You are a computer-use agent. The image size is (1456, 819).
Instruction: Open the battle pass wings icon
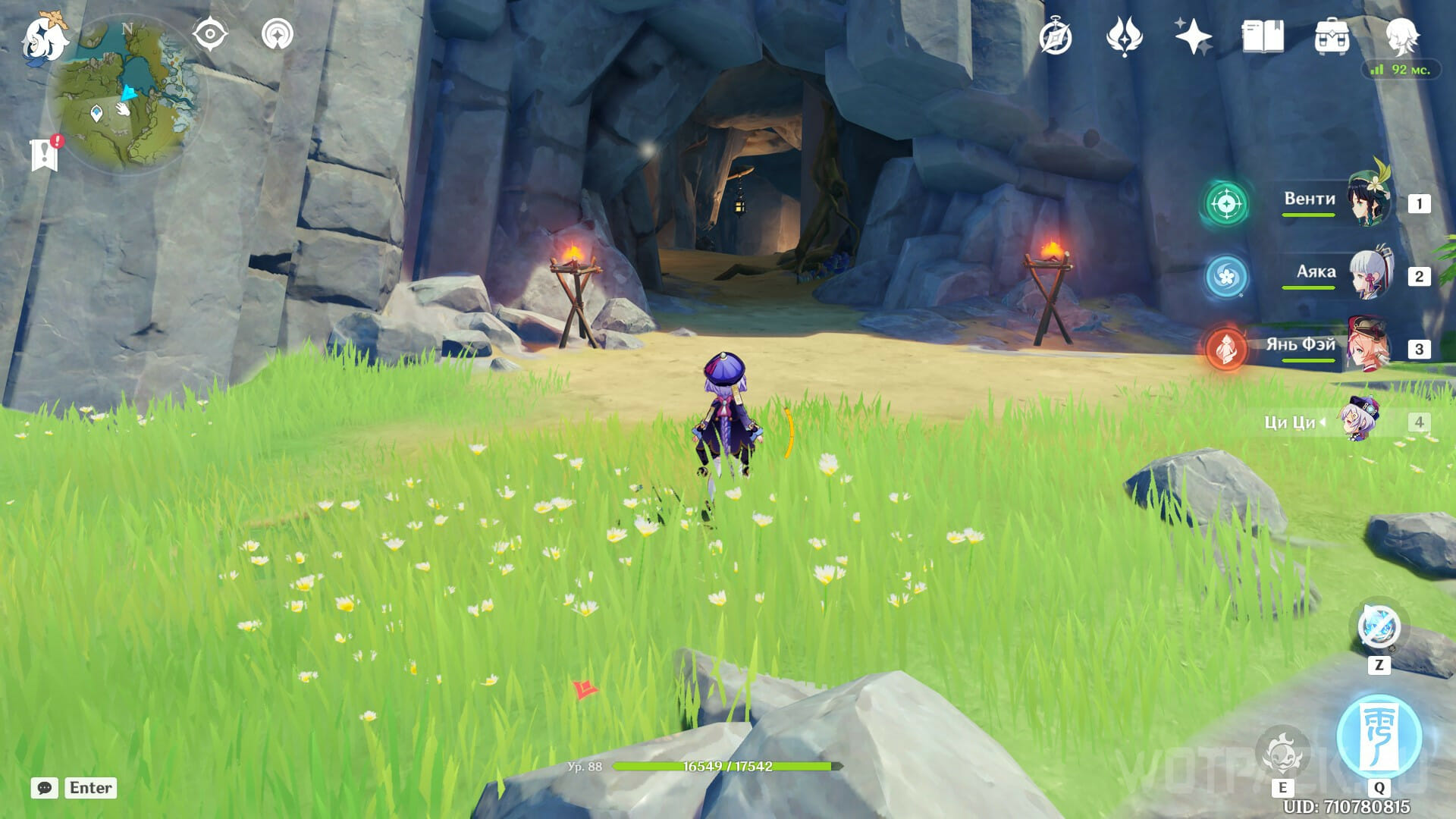point(1124,37)
